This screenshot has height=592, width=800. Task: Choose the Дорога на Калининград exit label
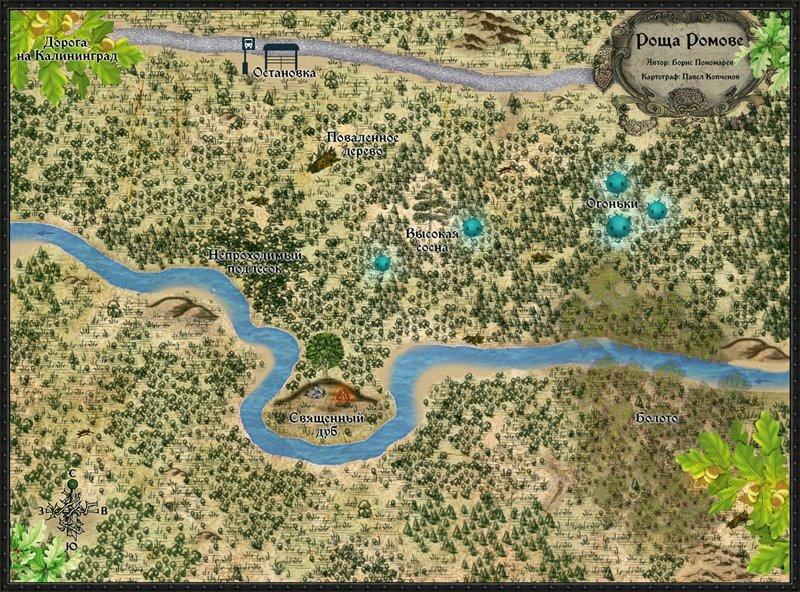click(80, 50)
